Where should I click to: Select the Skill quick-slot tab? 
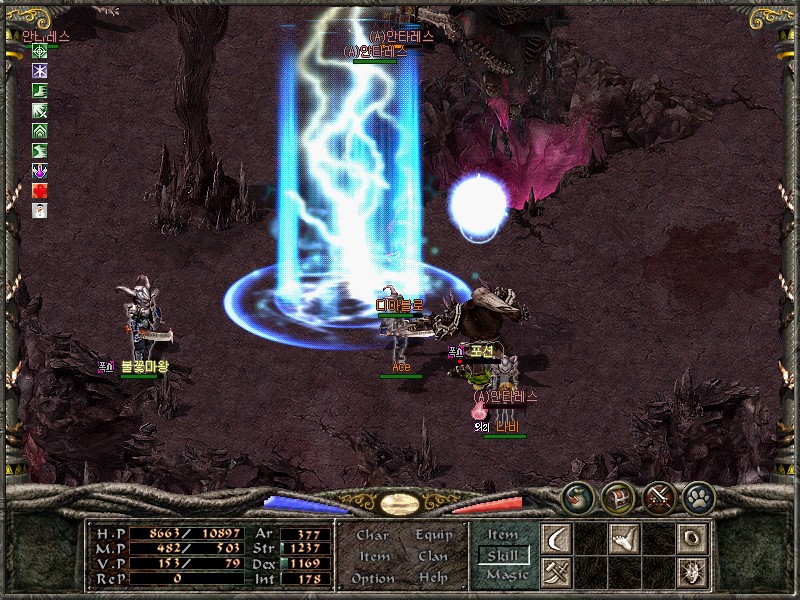click(503, 556)
